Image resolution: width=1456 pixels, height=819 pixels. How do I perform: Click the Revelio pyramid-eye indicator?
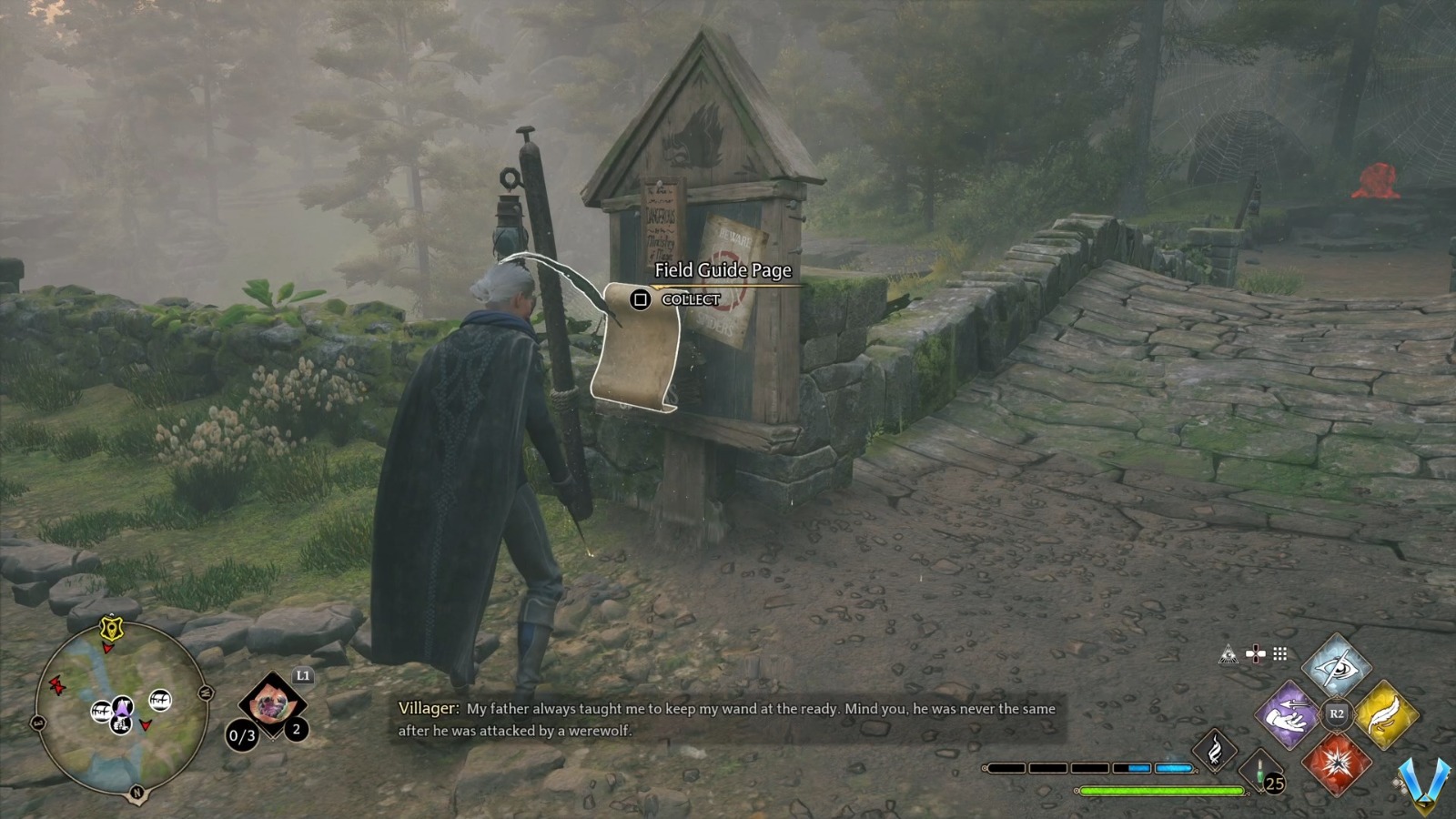pyautogui.click(x=1228, y=654)
